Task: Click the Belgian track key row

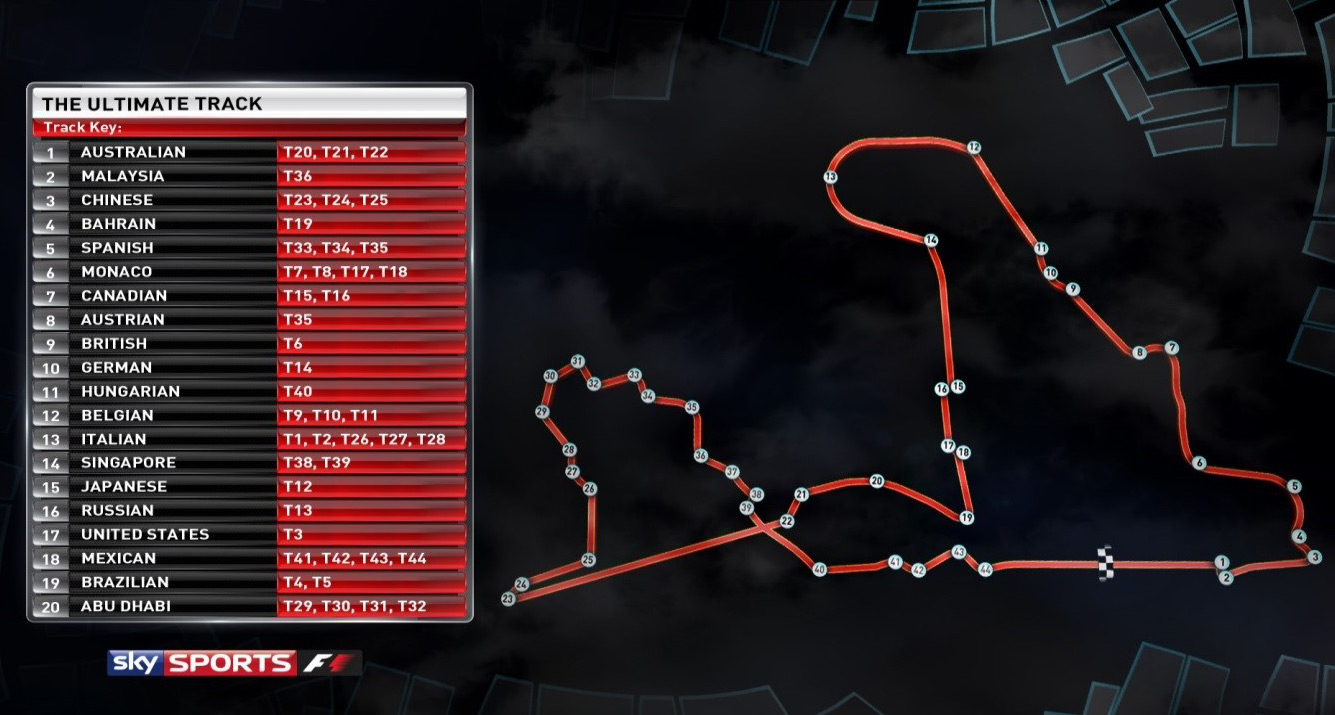Action: pyautogui.click(x=250, y=415)
